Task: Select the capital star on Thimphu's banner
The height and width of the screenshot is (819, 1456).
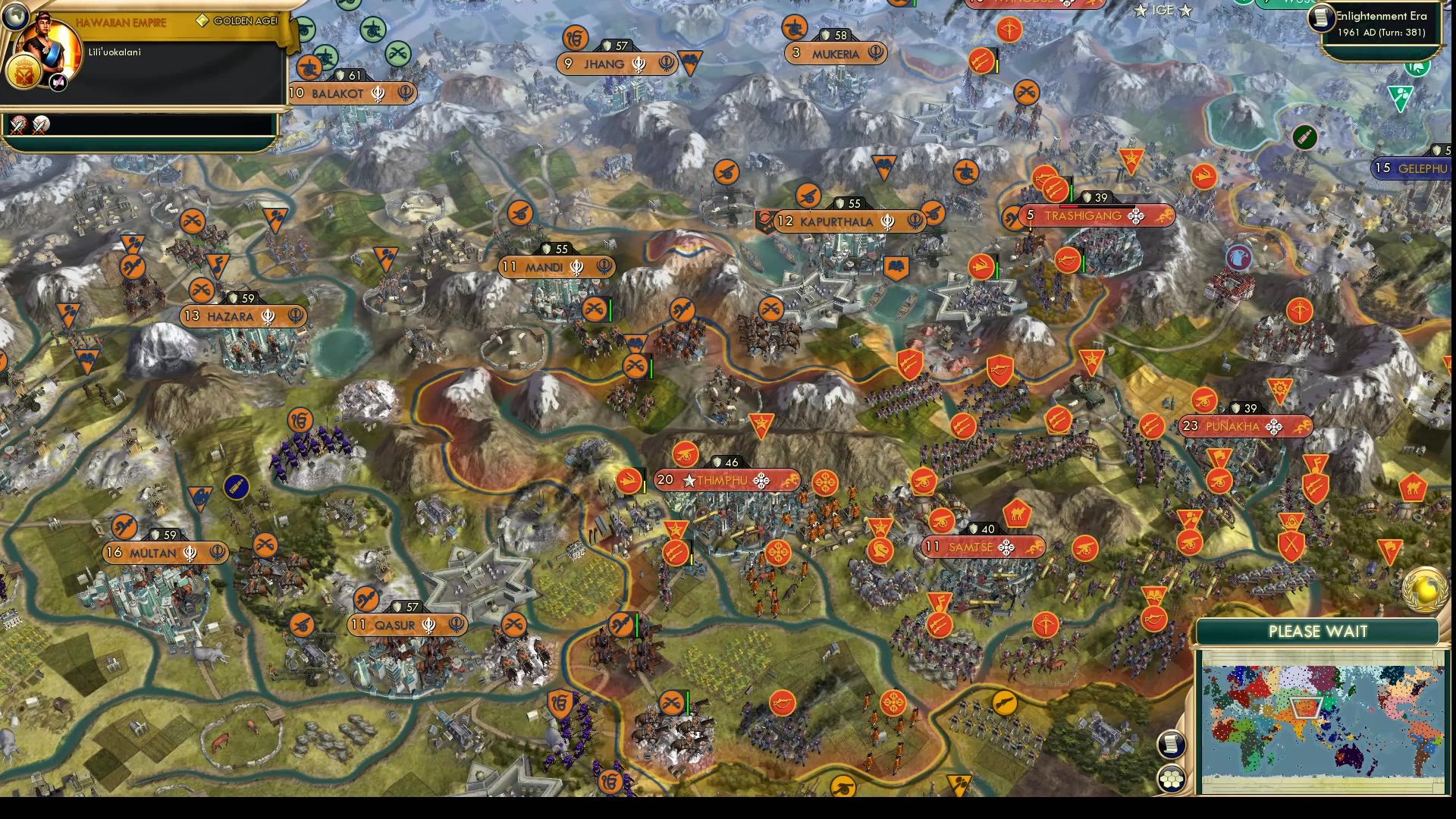Action: click(x=689, y=479)
